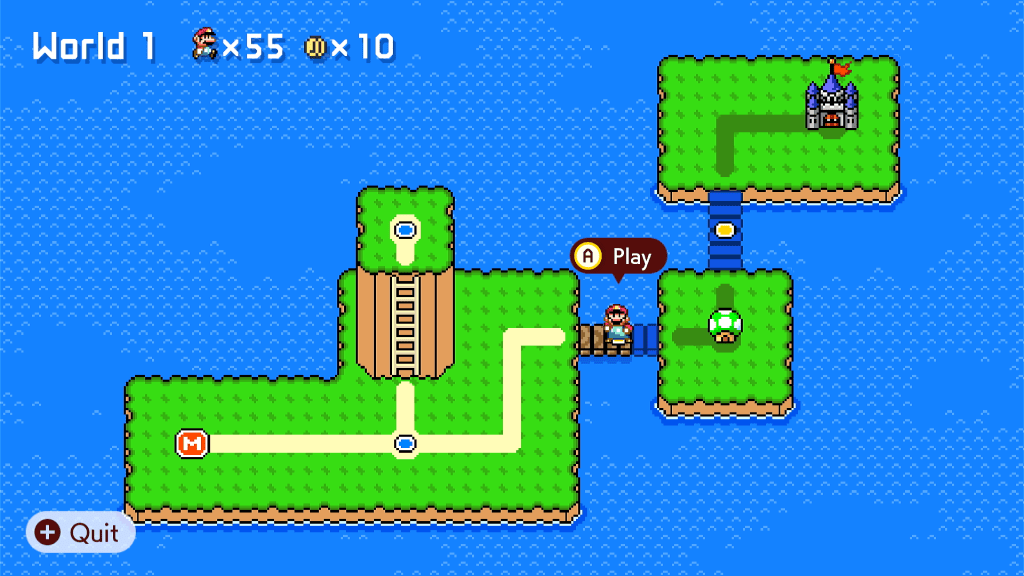1024x576 pixels.
Task: Select the Play speech bubble above Mario
Action: 618,257
